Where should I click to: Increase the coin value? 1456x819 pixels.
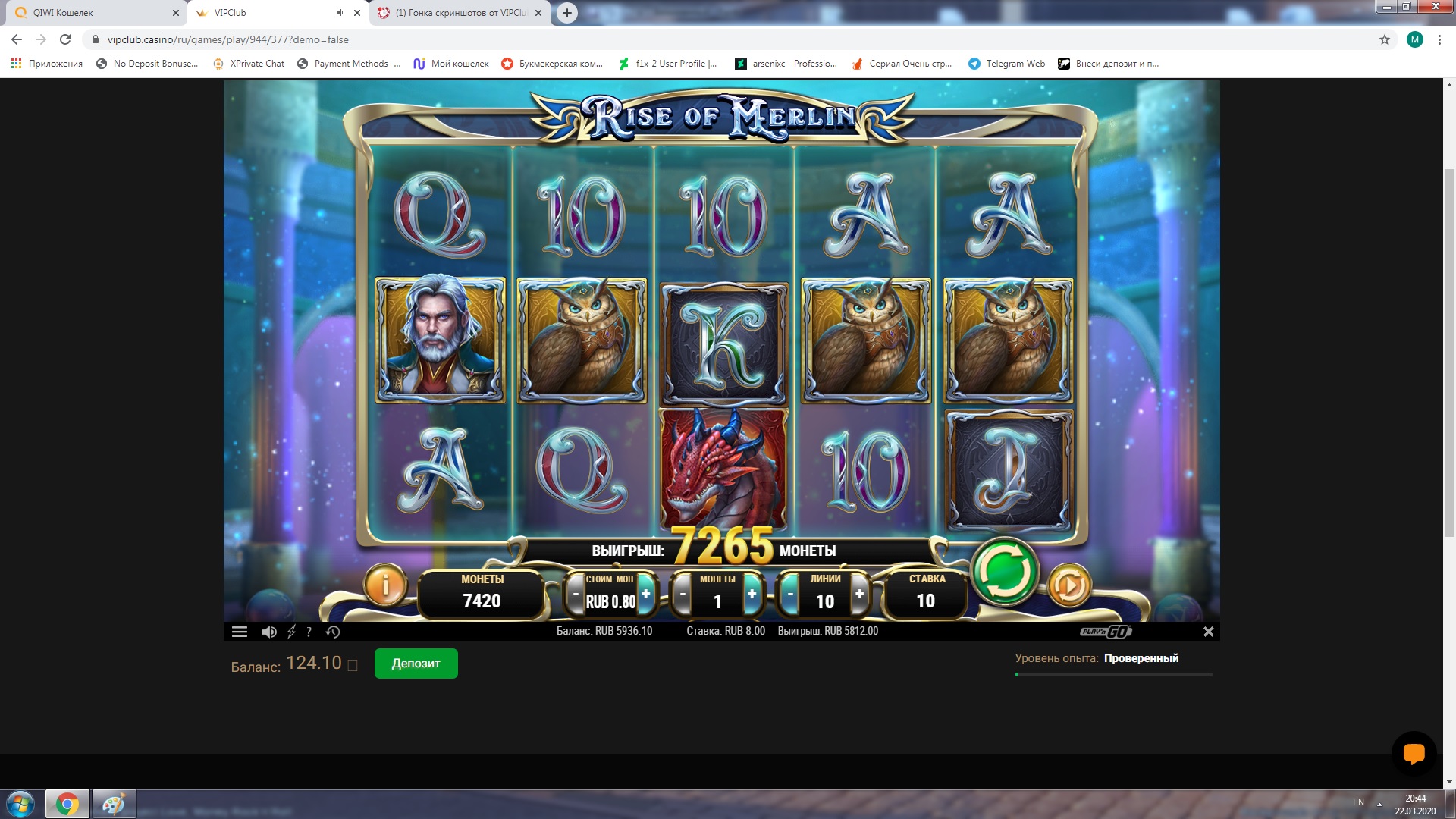point(645,595)
